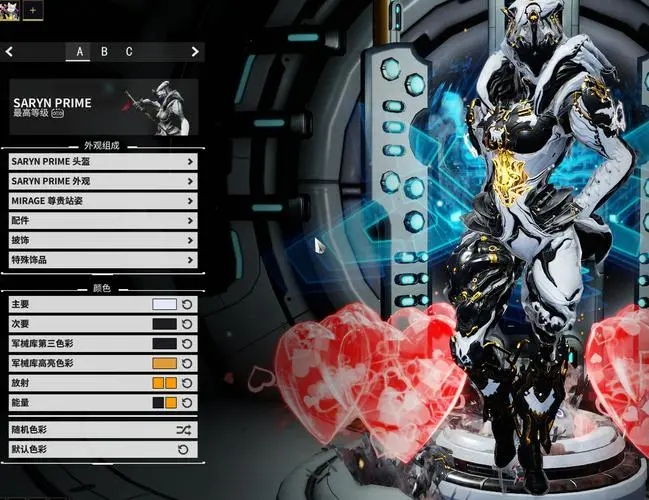This screenshot has width=649, height=500.
Task: Change the 军械库第三色彩 tertiary color swatch
Action: pos(164,343)
